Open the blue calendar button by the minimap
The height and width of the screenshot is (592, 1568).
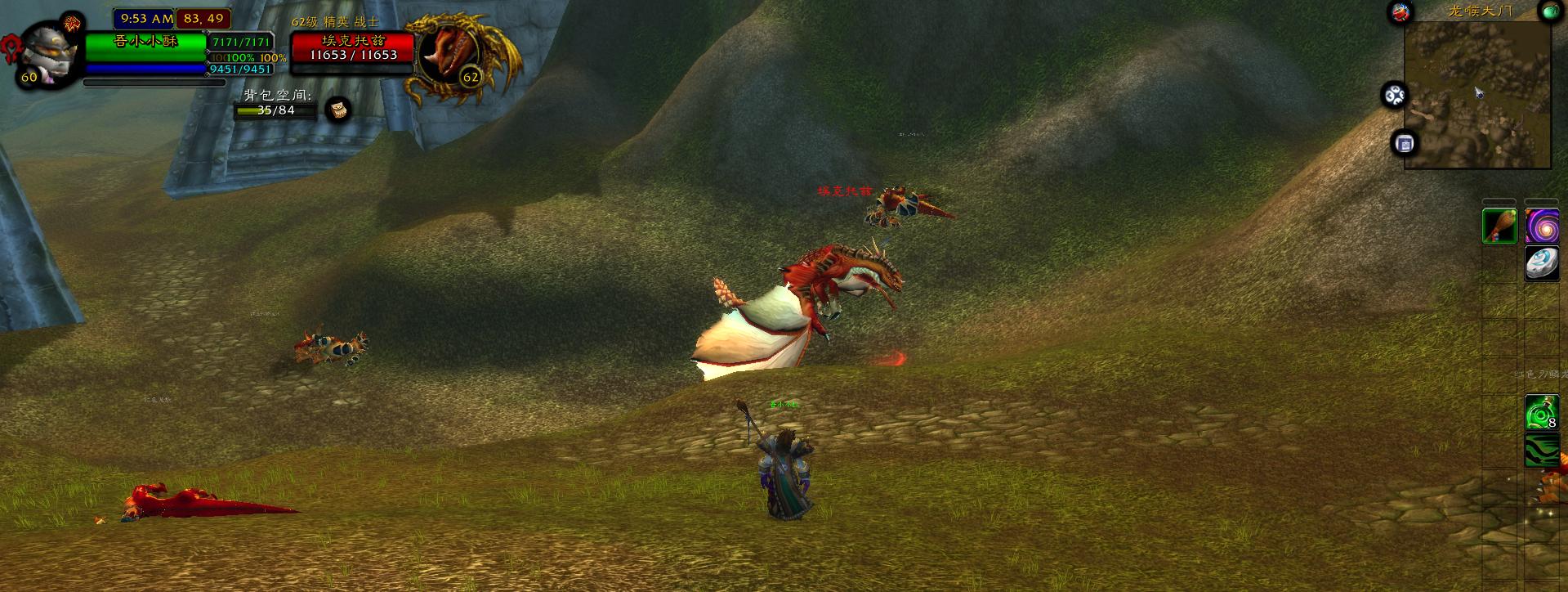(1405, 144)
